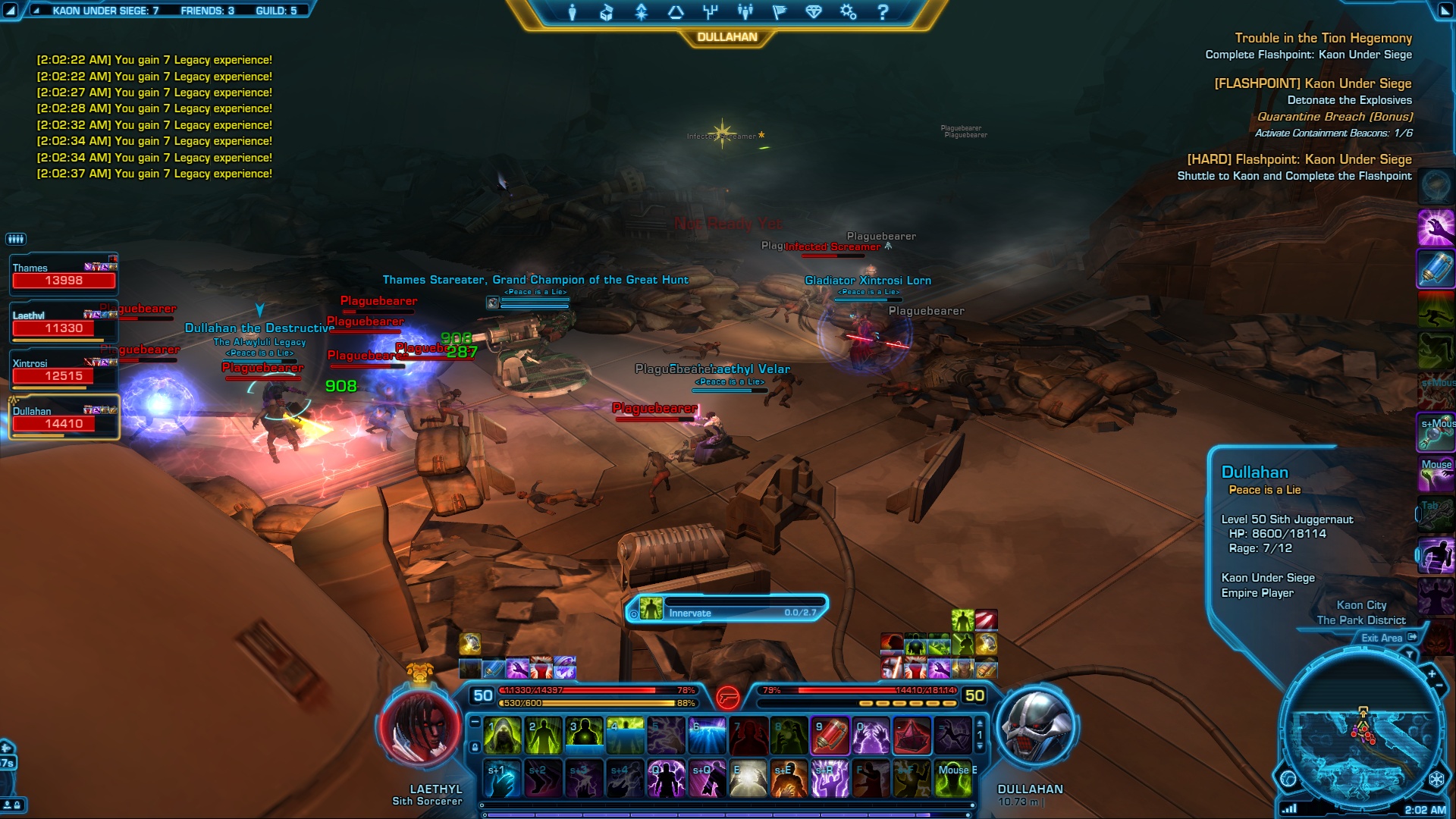Open the preferences gear icon
The height and width of the screenshot is (819, 1456).
pyautogui.click(x=848, y=12)
